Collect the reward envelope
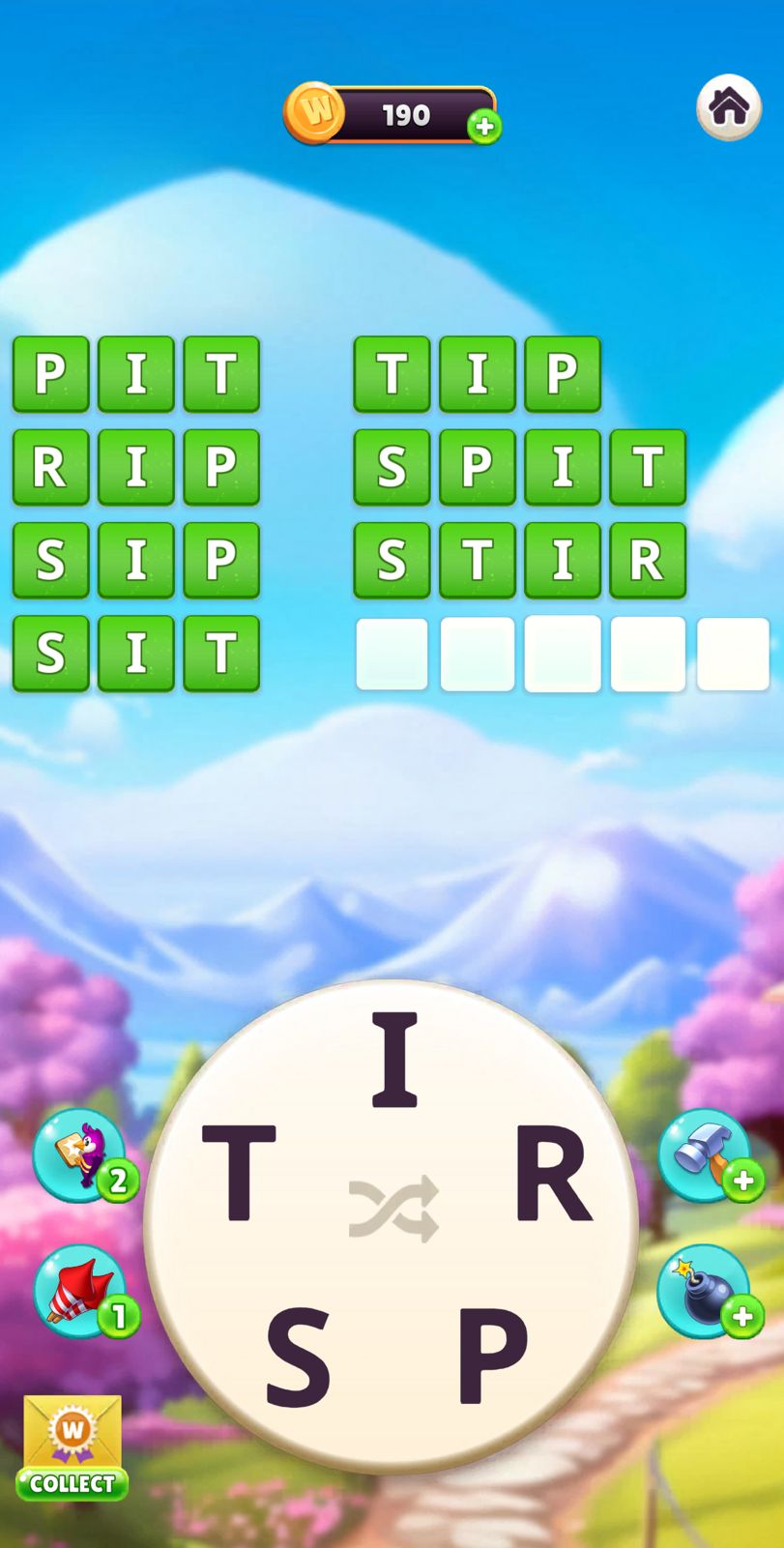Screen dimensions: 784x1548 [73, 1446]
